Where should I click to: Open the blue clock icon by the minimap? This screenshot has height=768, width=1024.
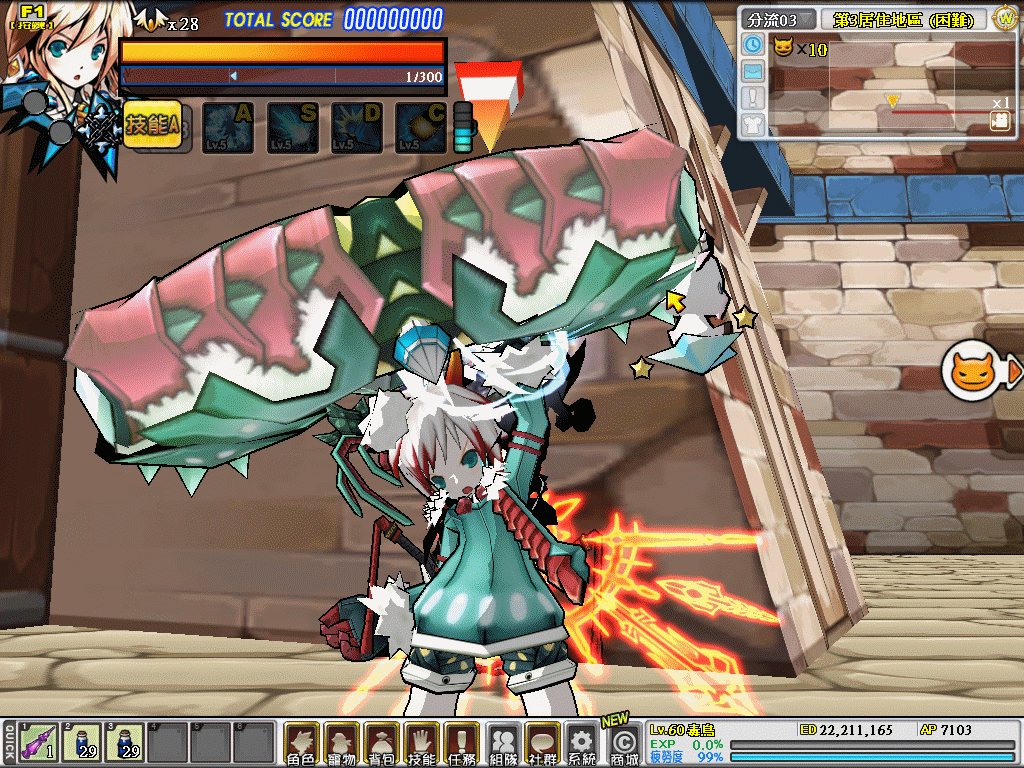coord(753,45)
